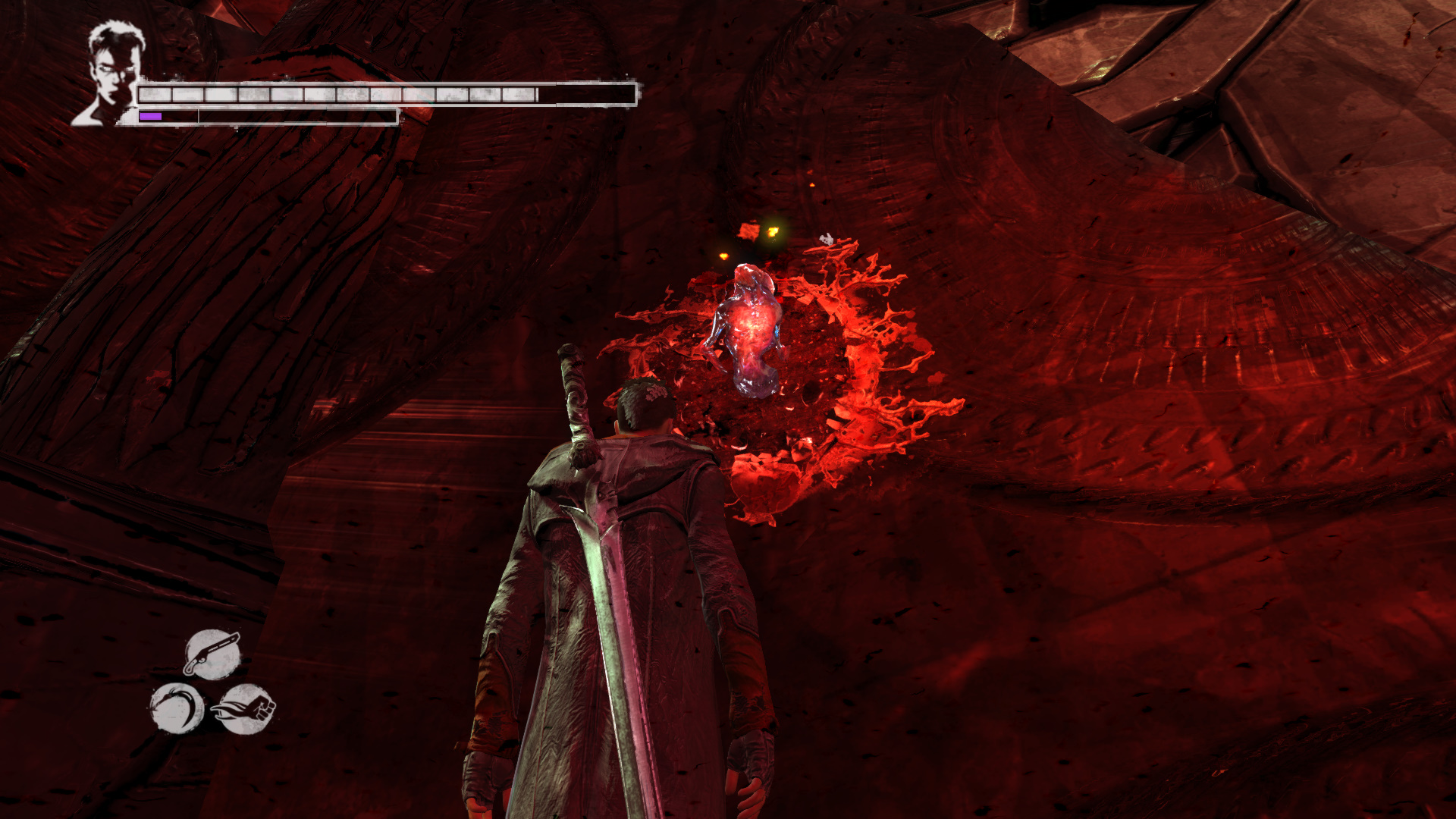Choose the Osiris scythe weapon icon
This screenshot has height=819, width=1456.
[177, 708]
